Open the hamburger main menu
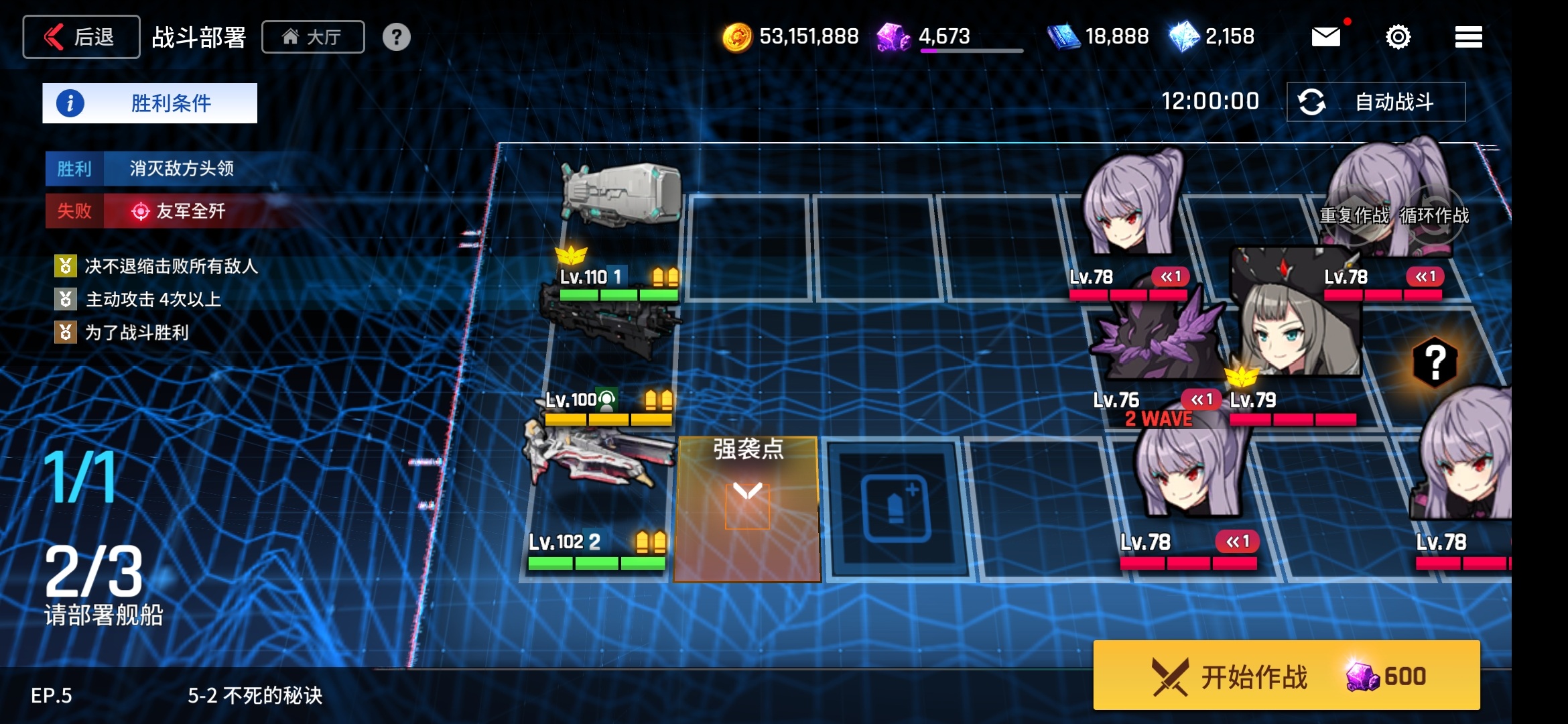 click(1468, 37)
